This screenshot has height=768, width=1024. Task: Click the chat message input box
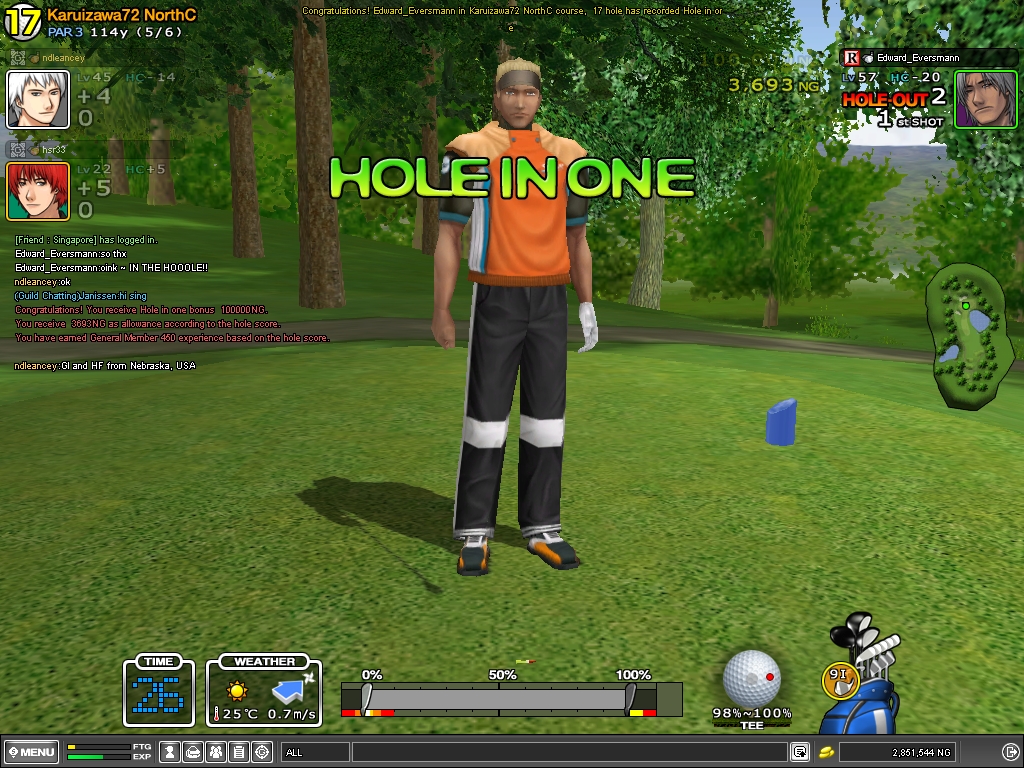tap(568, 752)
